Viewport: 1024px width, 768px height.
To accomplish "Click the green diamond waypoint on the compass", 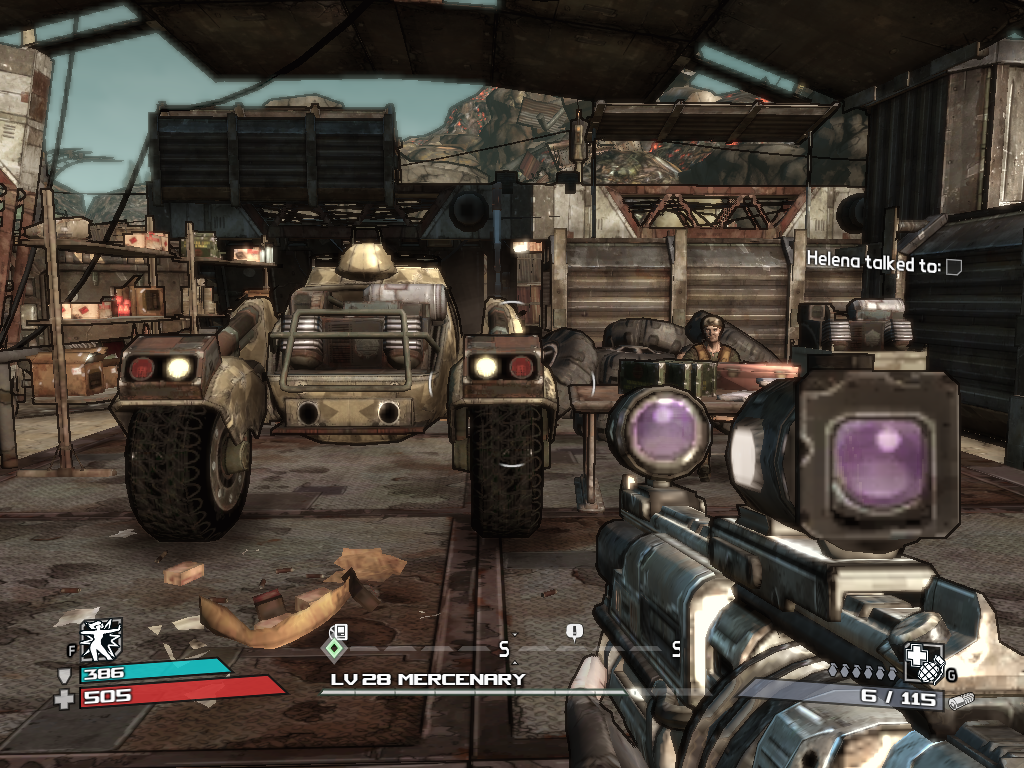I will coord(333,648).
